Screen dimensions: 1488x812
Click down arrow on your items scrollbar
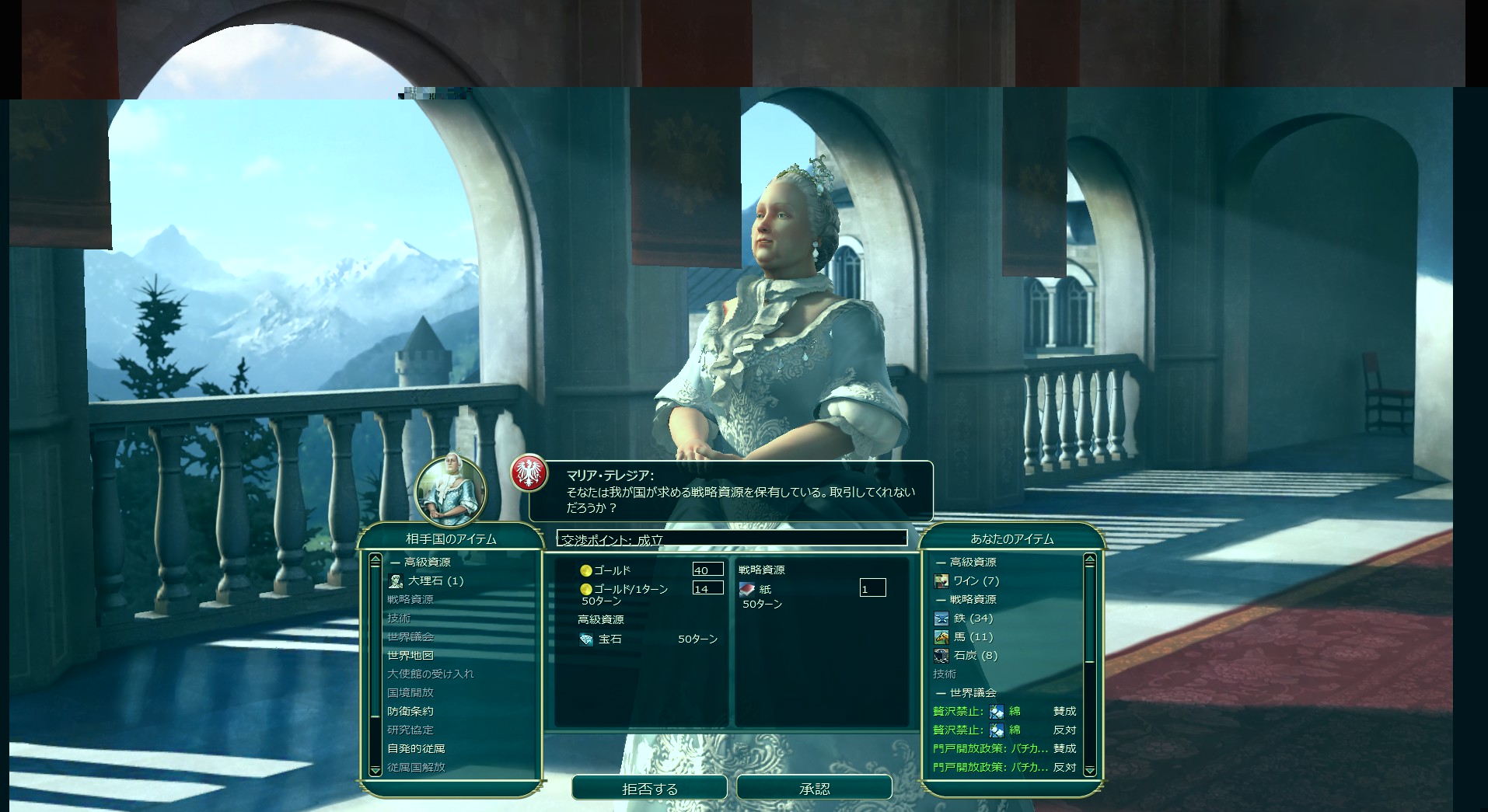click(x=1089, y=770)
